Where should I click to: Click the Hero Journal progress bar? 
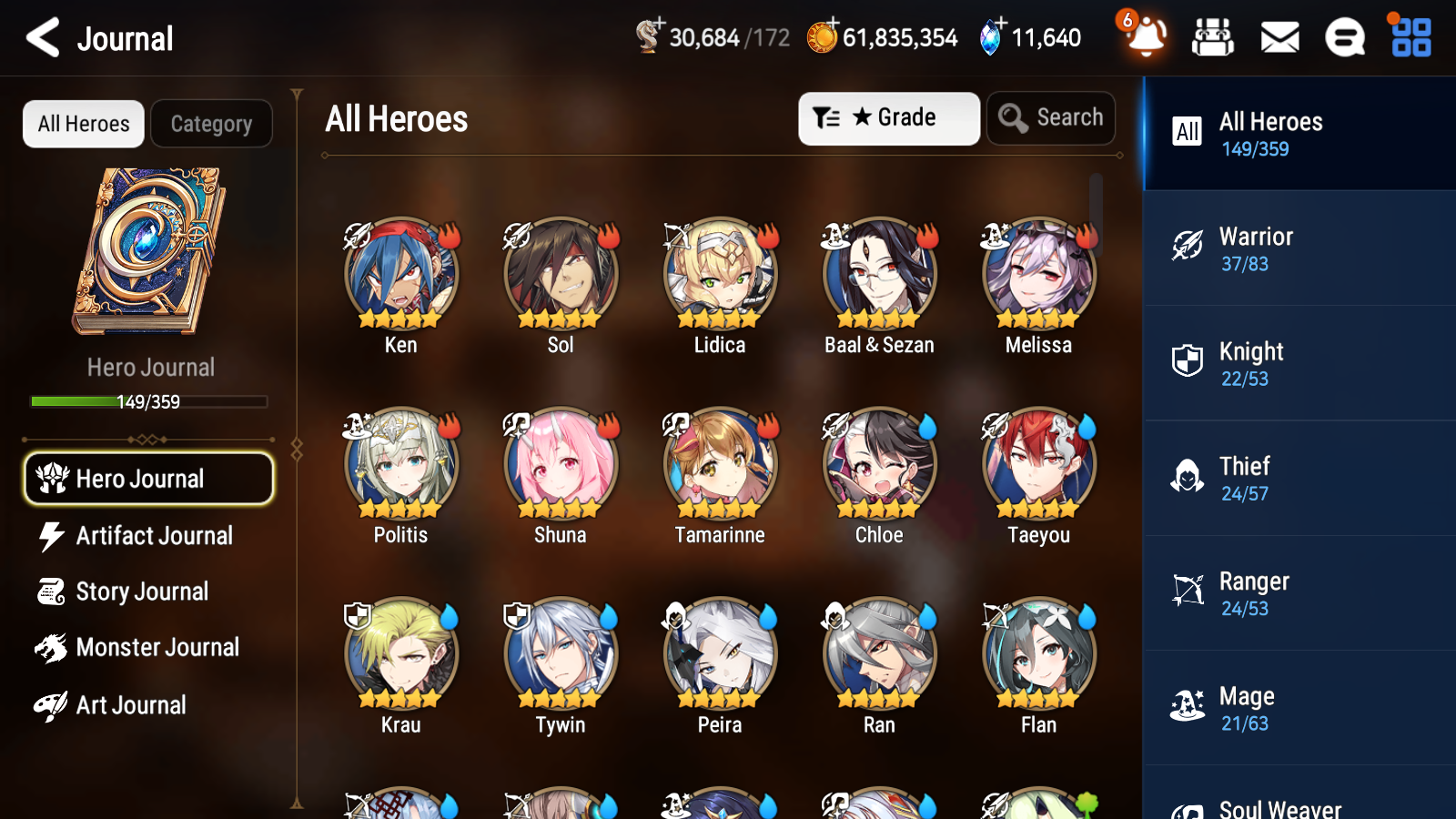[149, 401]
